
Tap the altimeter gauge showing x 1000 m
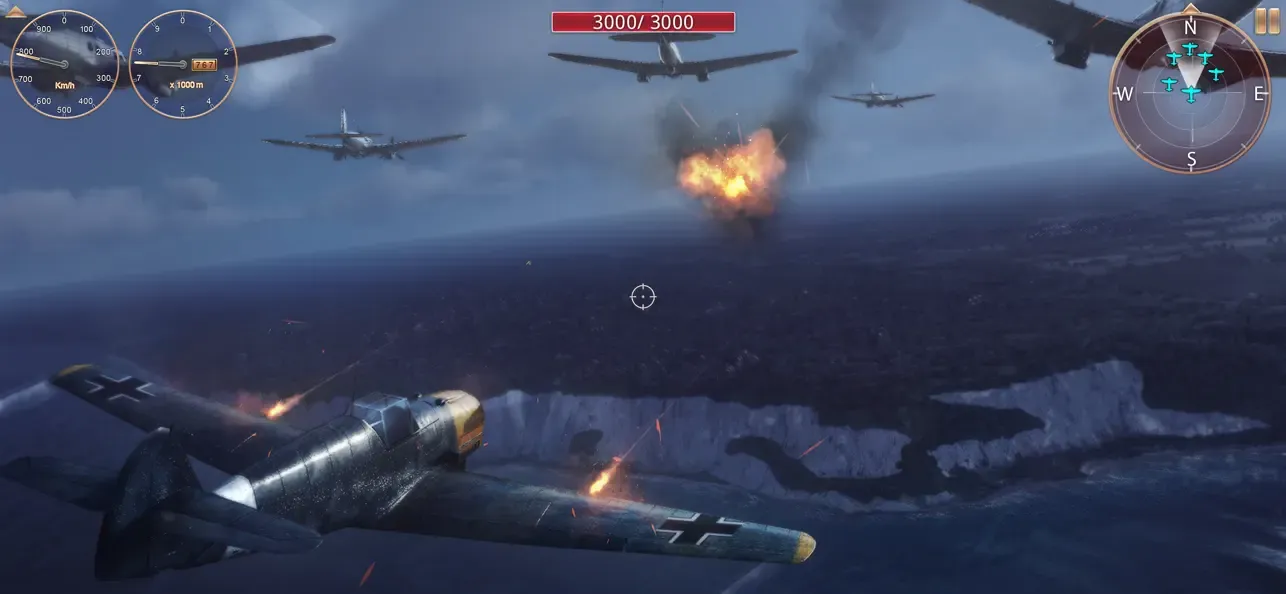point(183,64)
